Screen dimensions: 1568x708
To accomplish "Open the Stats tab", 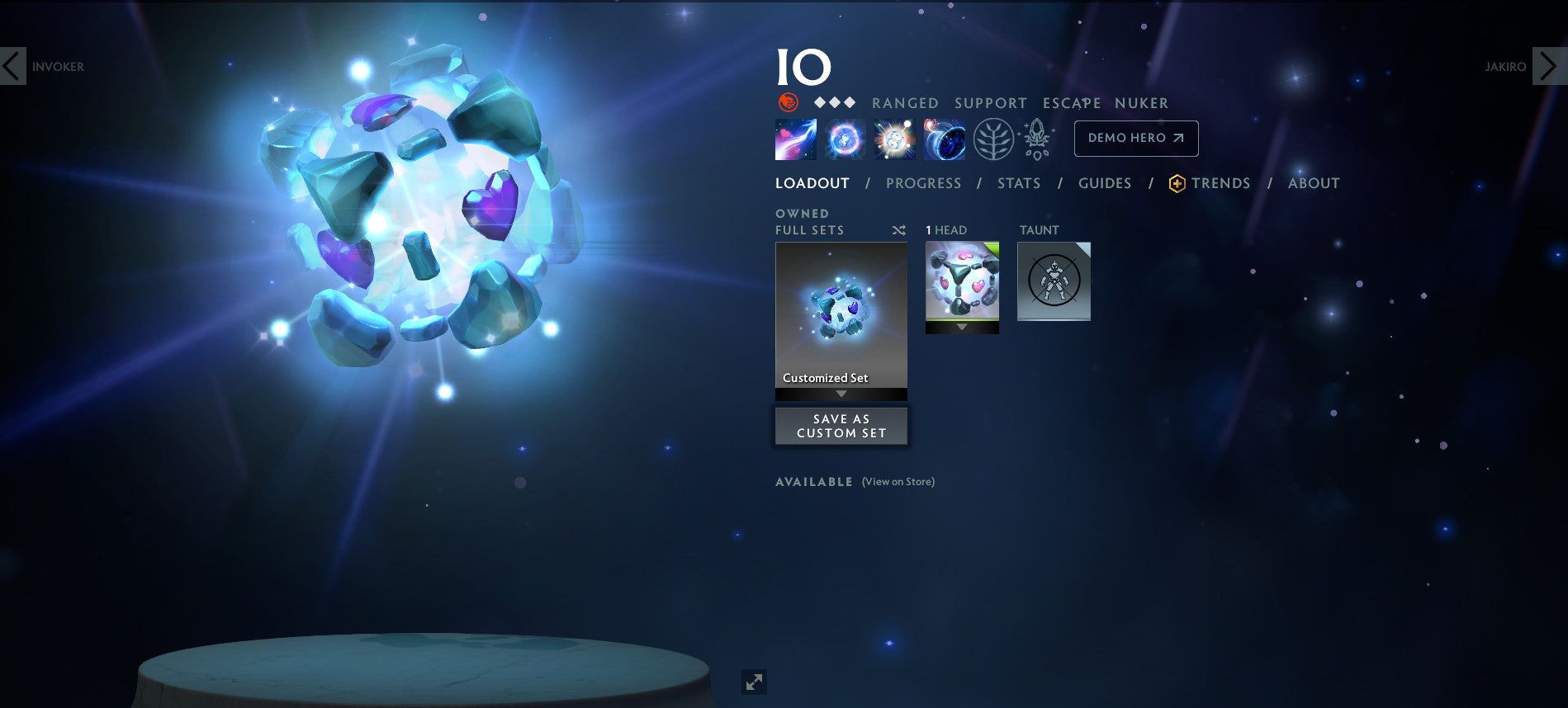I will click(1018, 183).
